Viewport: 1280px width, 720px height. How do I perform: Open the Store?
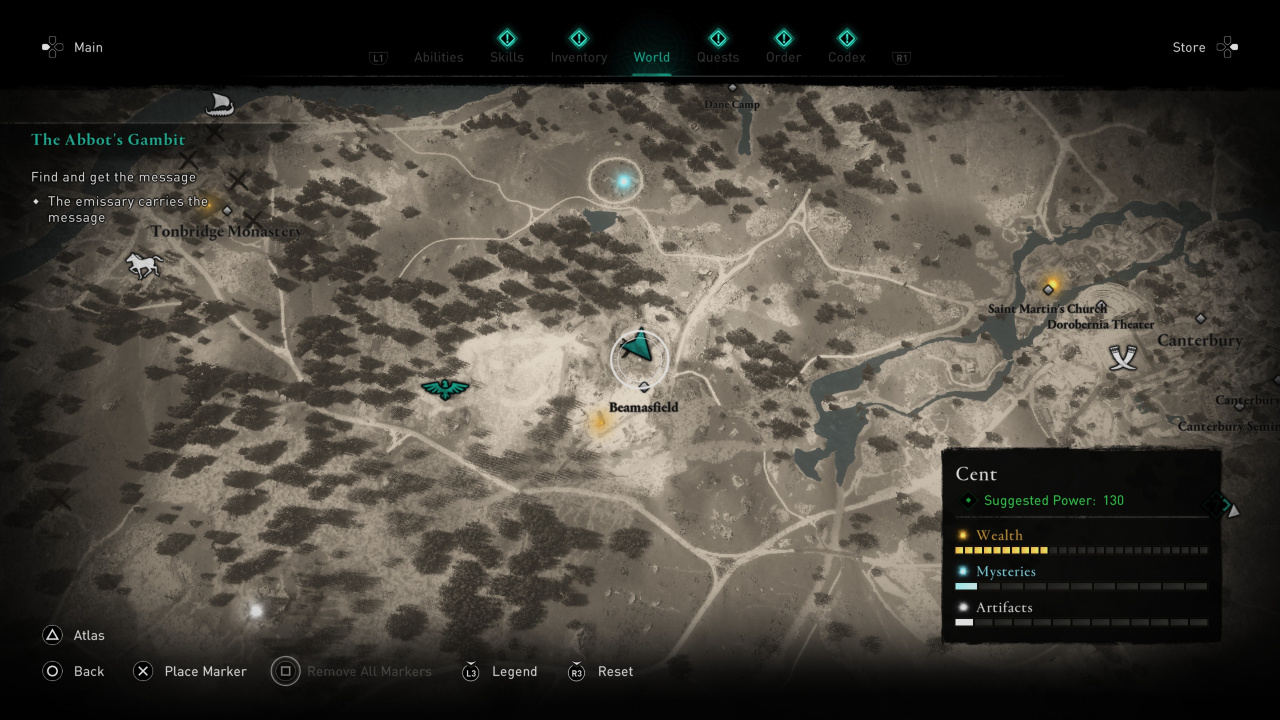(1188, 47)
